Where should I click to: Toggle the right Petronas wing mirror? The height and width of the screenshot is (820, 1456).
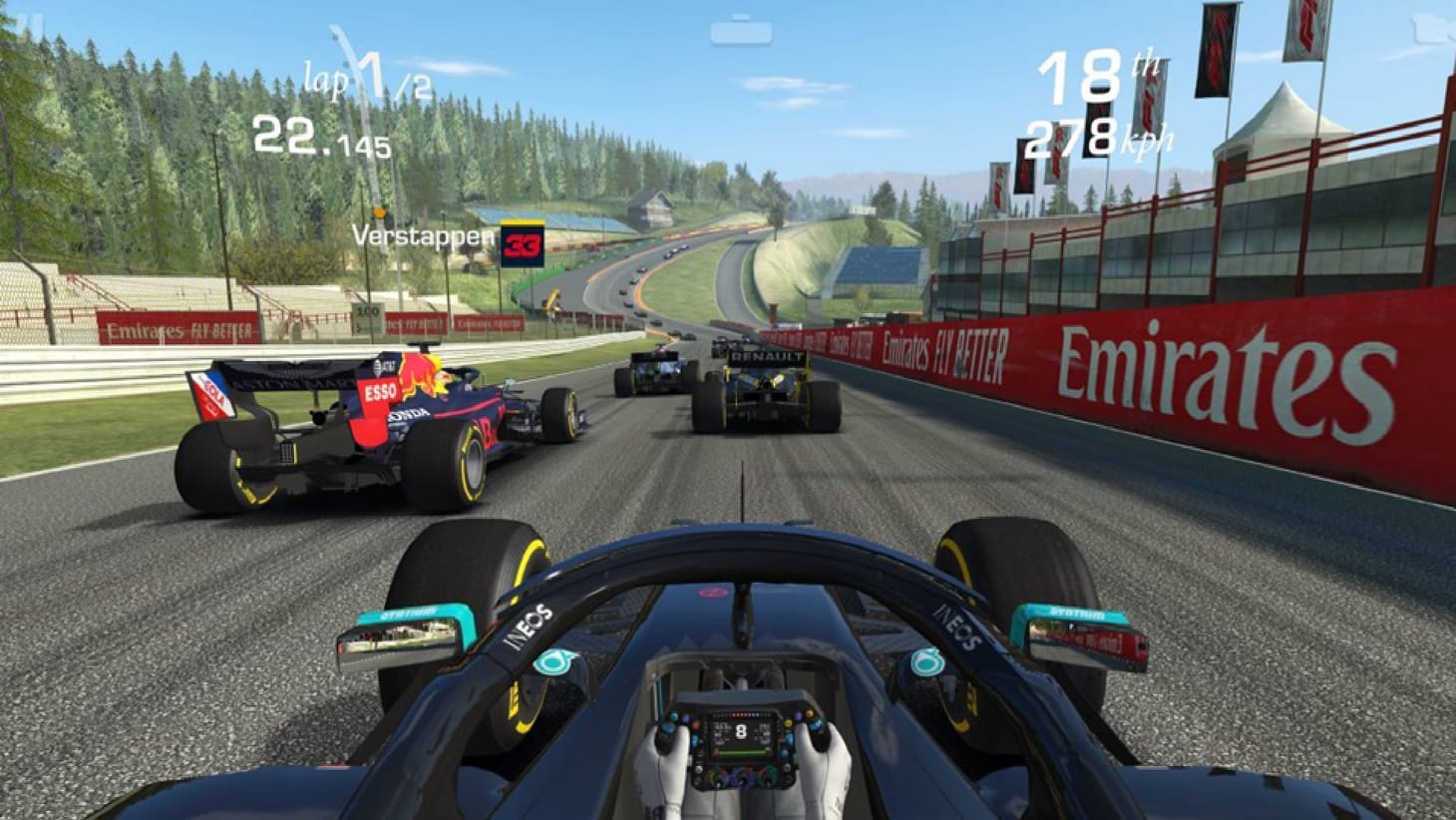(x=1075, y=634)
